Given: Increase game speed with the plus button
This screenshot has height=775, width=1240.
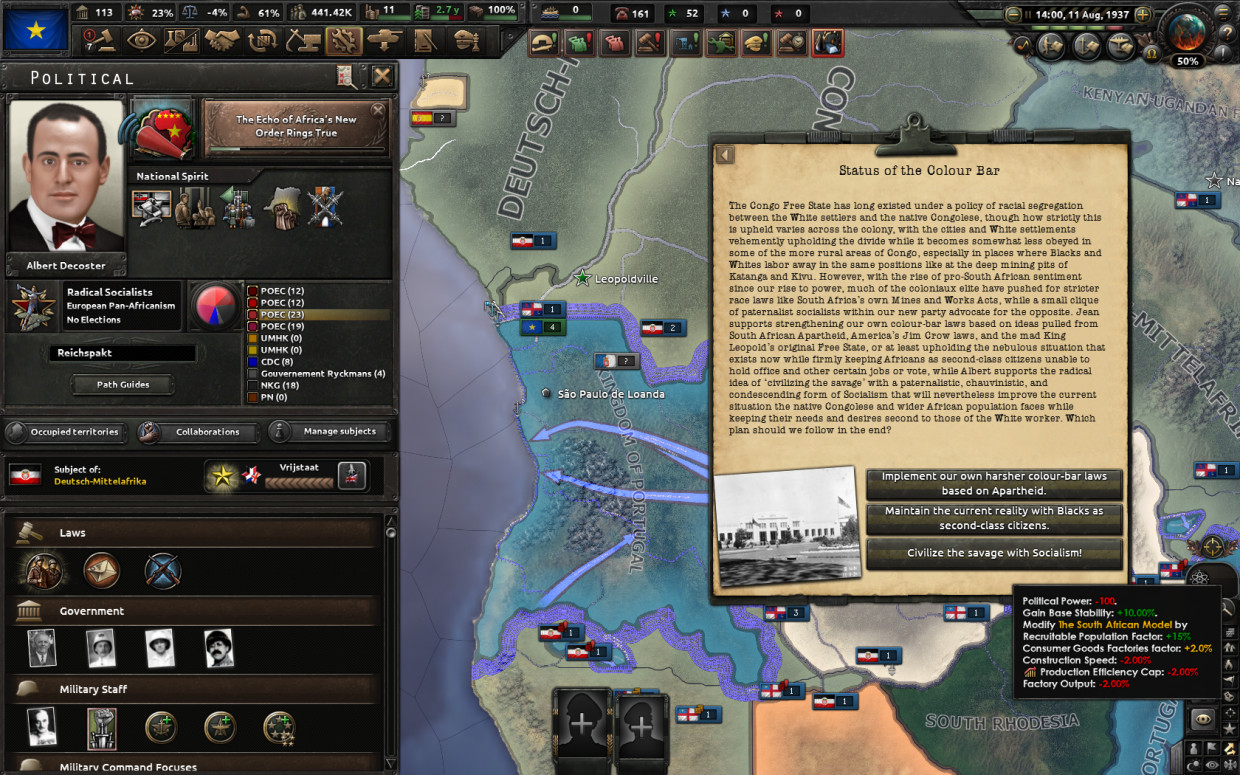Looking at the screenshot, I should (1143, 15).
